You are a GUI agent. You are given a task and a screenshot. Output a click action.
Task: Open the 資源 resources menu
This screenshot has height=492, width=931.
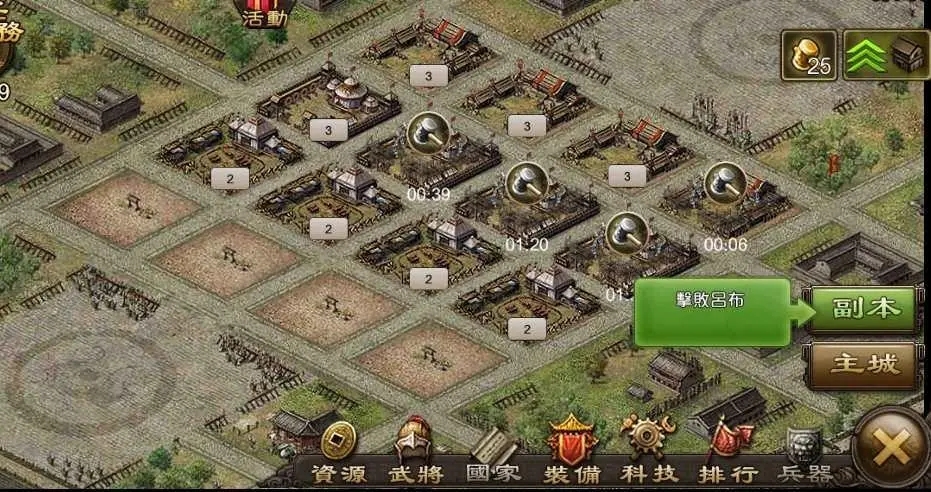tap(338, 458)
